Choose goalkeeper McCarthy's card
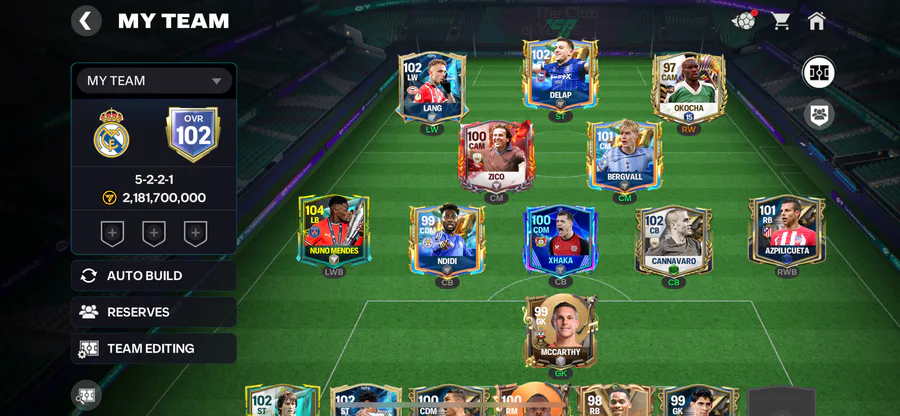Screen dimensions: 900x416 pos(560,331)
